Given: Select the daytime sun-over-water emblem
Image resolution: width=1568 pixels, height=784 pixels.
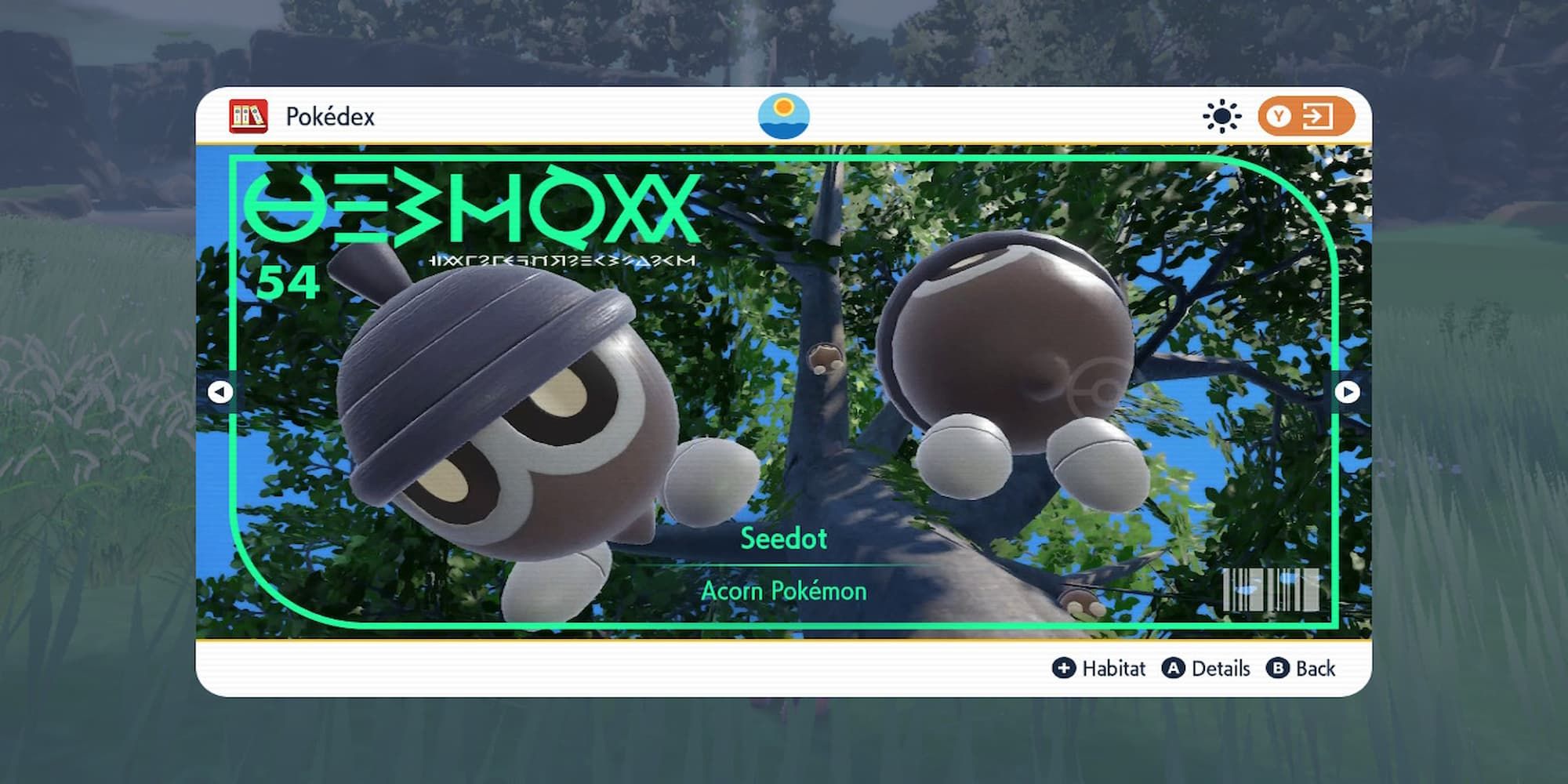Looking at the screenshot, I should [x=783, y=116].
